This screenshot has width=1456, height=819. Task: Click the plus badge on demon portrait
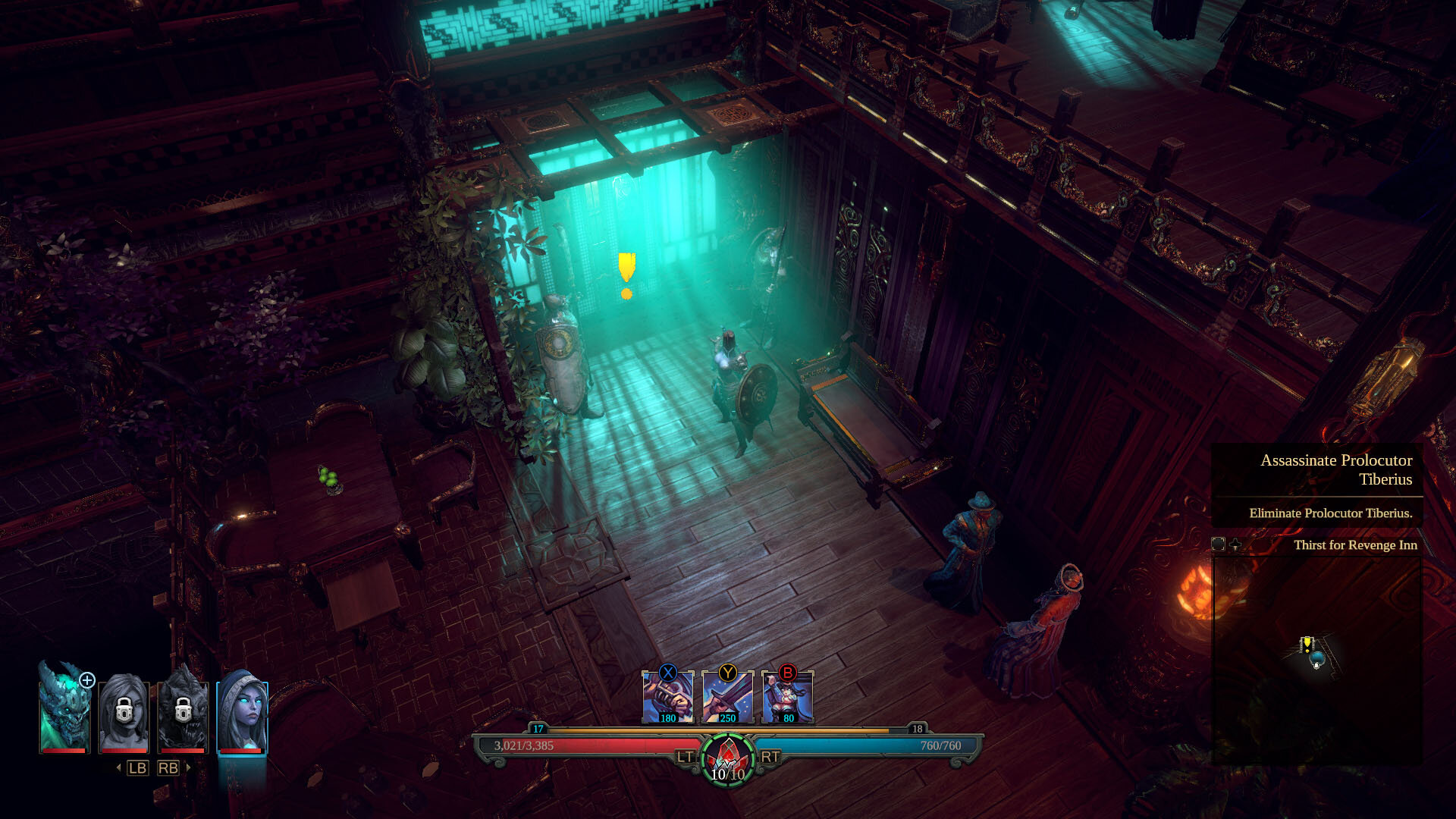click(x=87, y=680)
